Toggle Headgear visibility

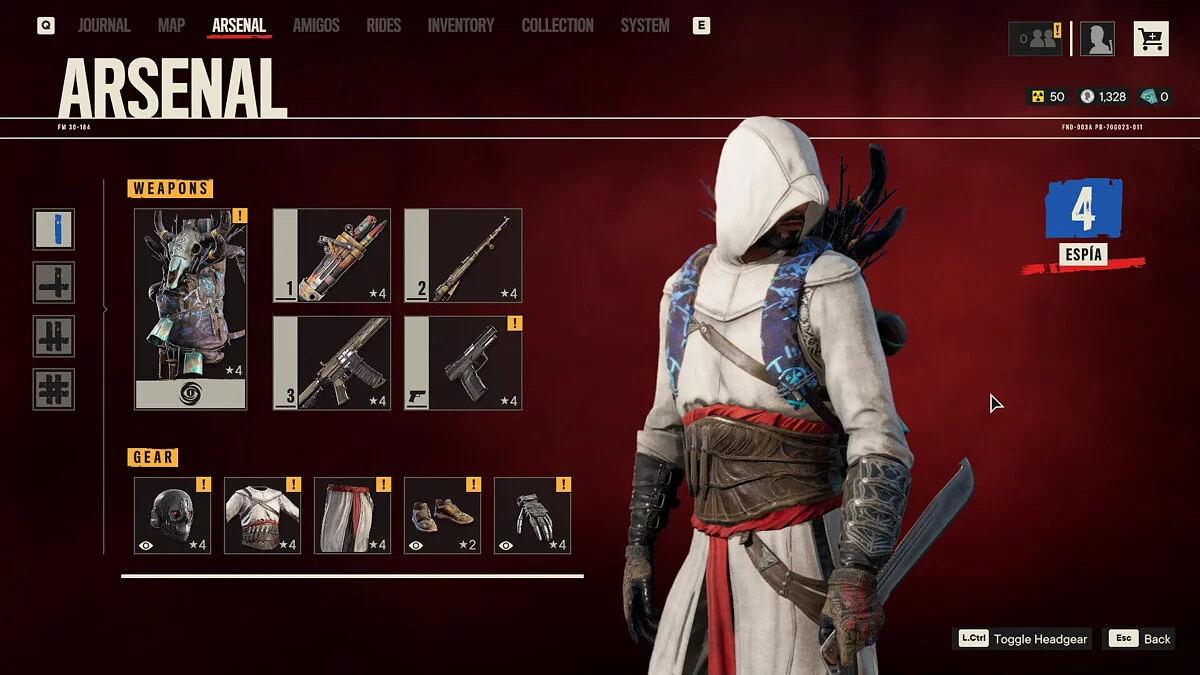tap(1022, 639)
